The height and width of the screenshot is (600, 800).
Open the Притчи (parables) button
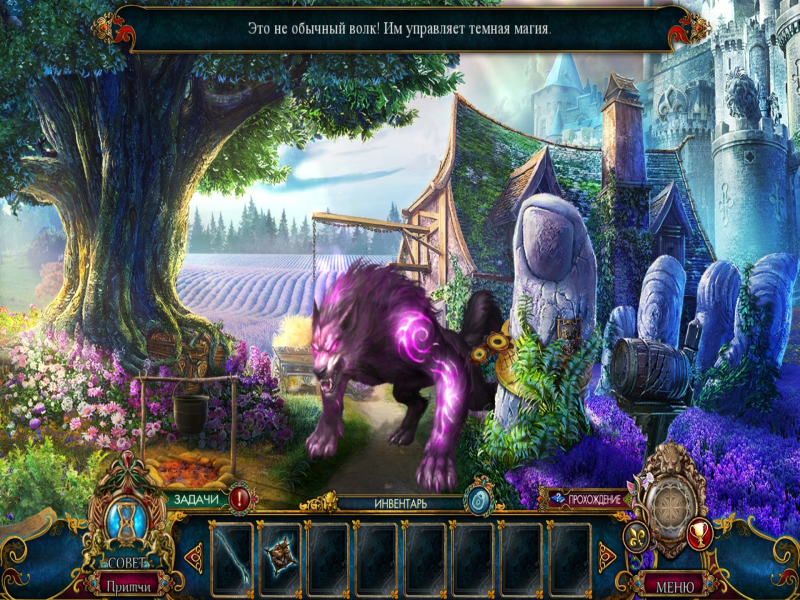click(x=131, y=583)
